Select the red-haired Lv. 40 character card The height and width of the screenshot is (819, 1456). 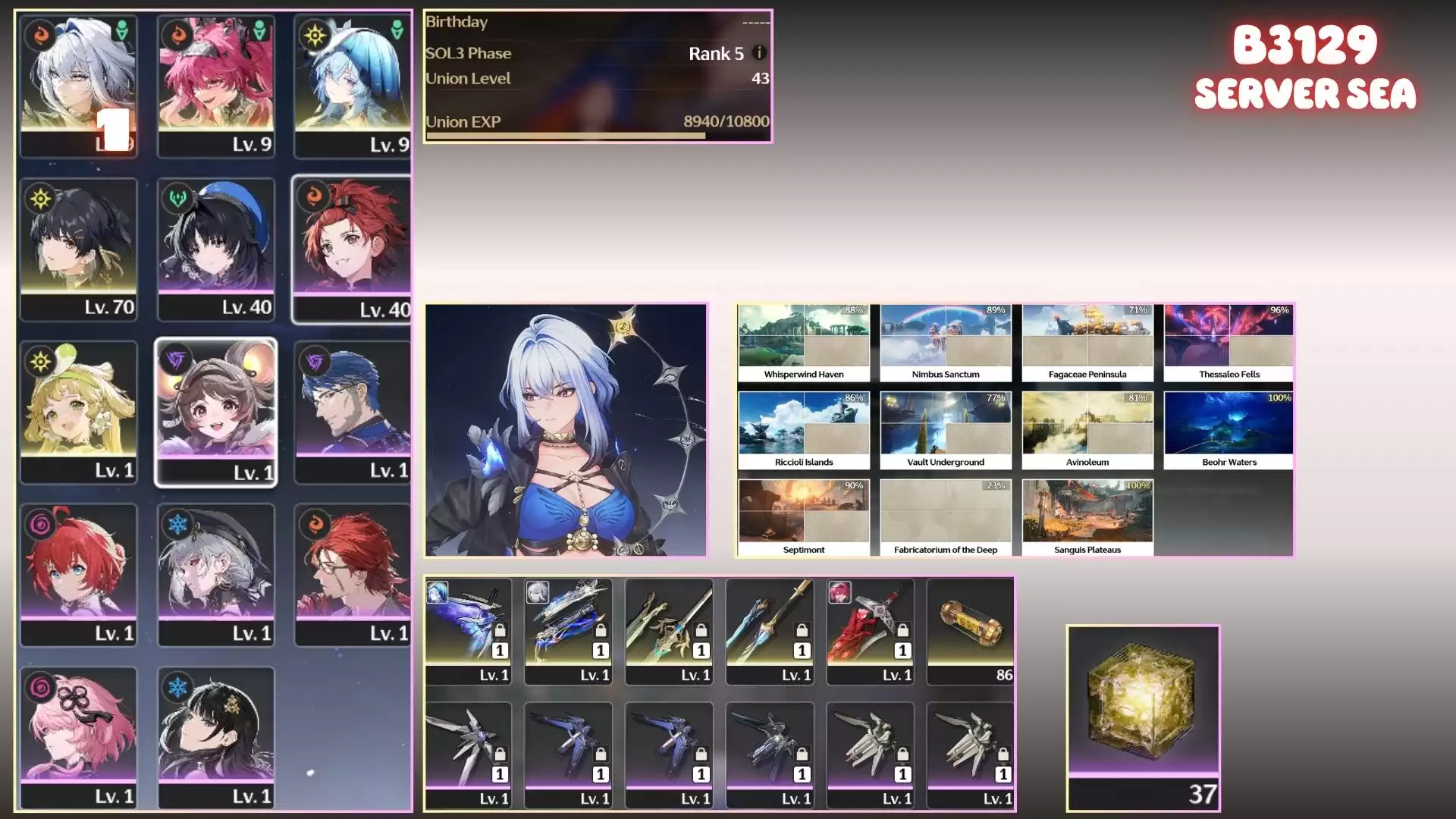pyautogui.click(x=352, y=249)
